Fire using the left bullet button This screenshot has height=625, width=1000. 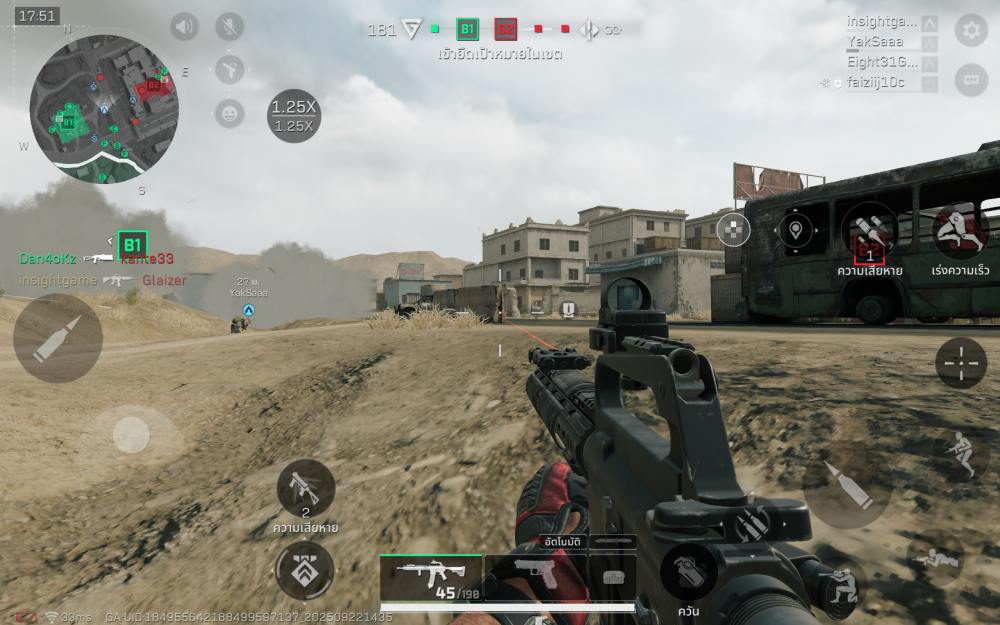click(x=57, y=338)
